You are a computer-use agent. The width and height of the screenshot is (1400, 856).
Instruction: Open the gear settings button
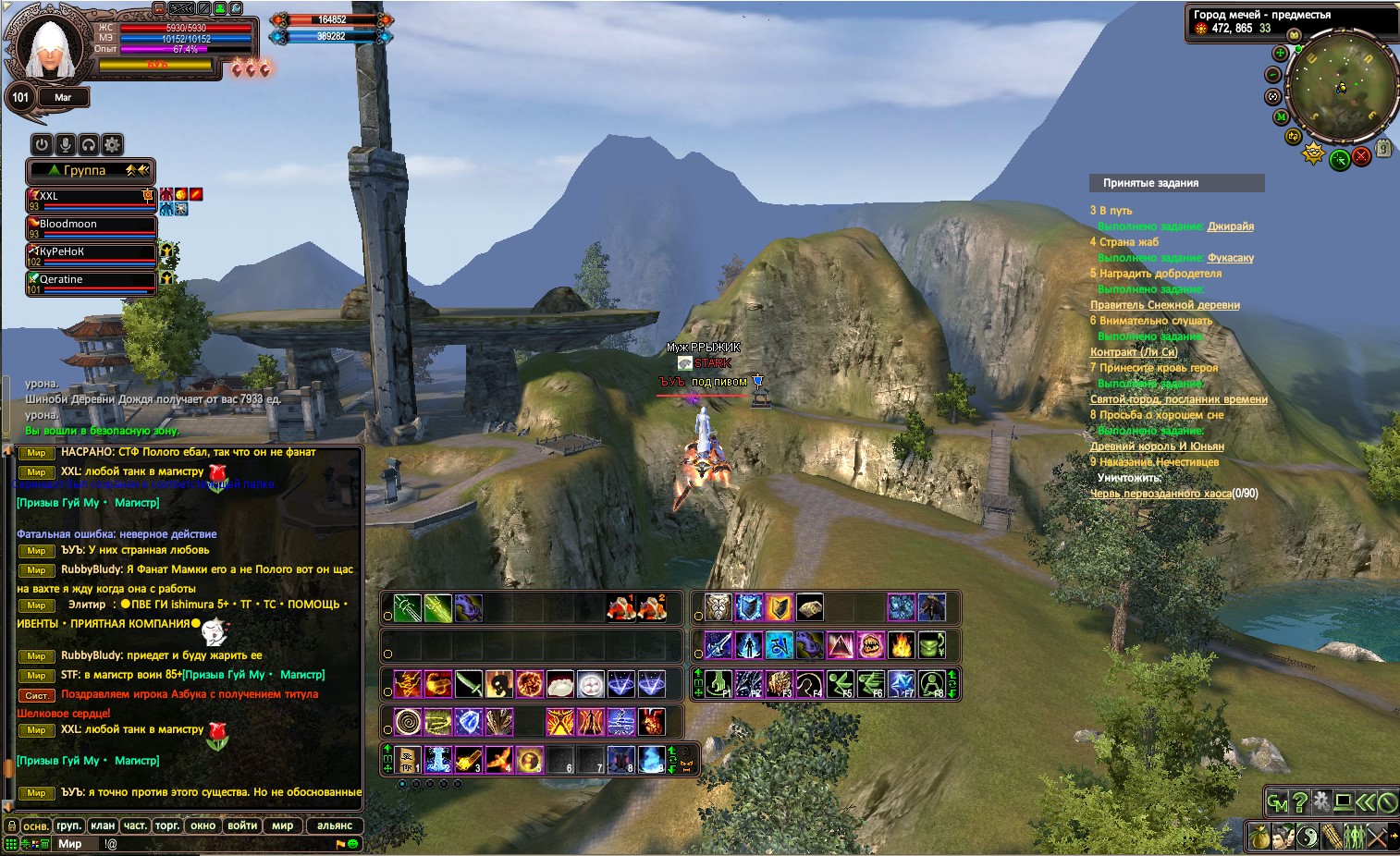coord(112,144)
